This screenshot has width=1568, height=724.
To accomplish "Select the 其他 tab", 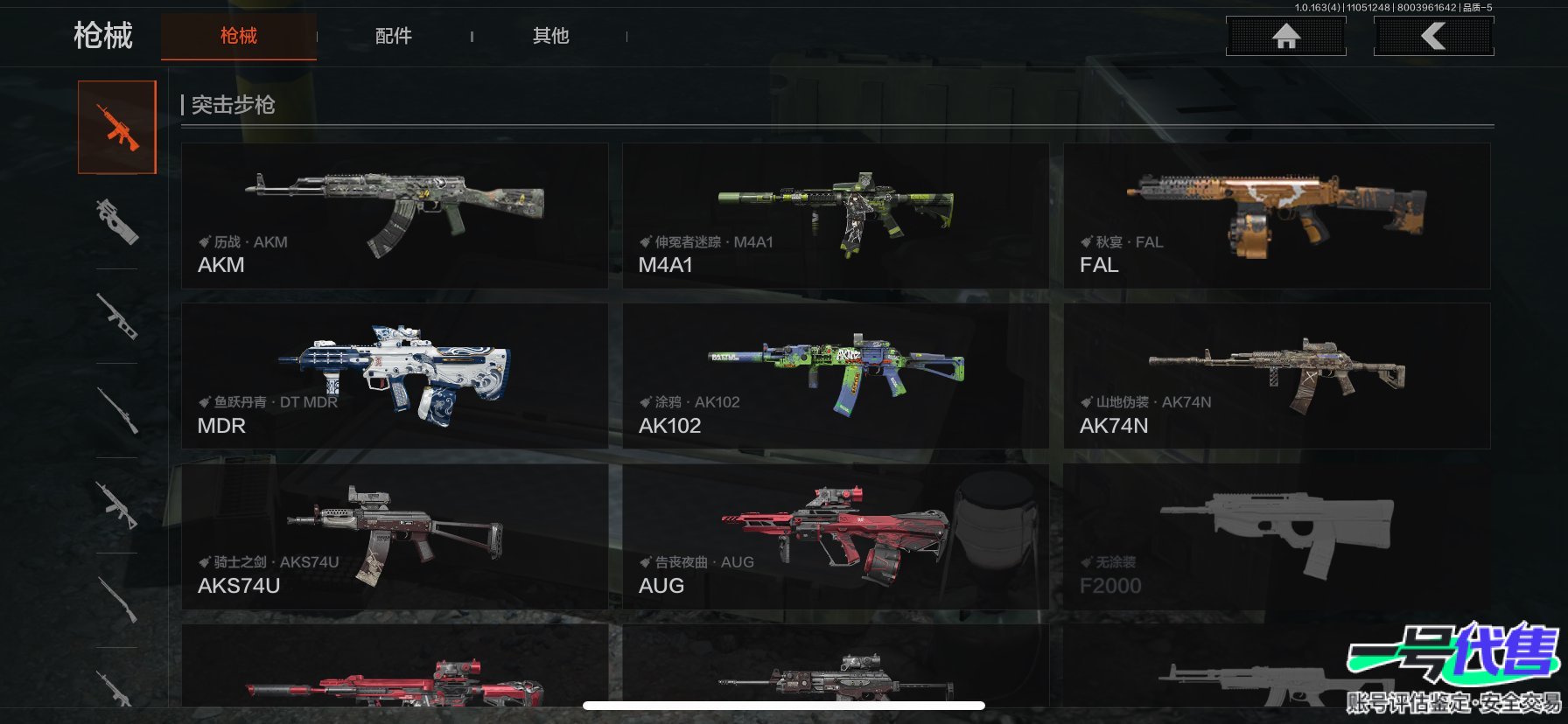I will point(550,36).
